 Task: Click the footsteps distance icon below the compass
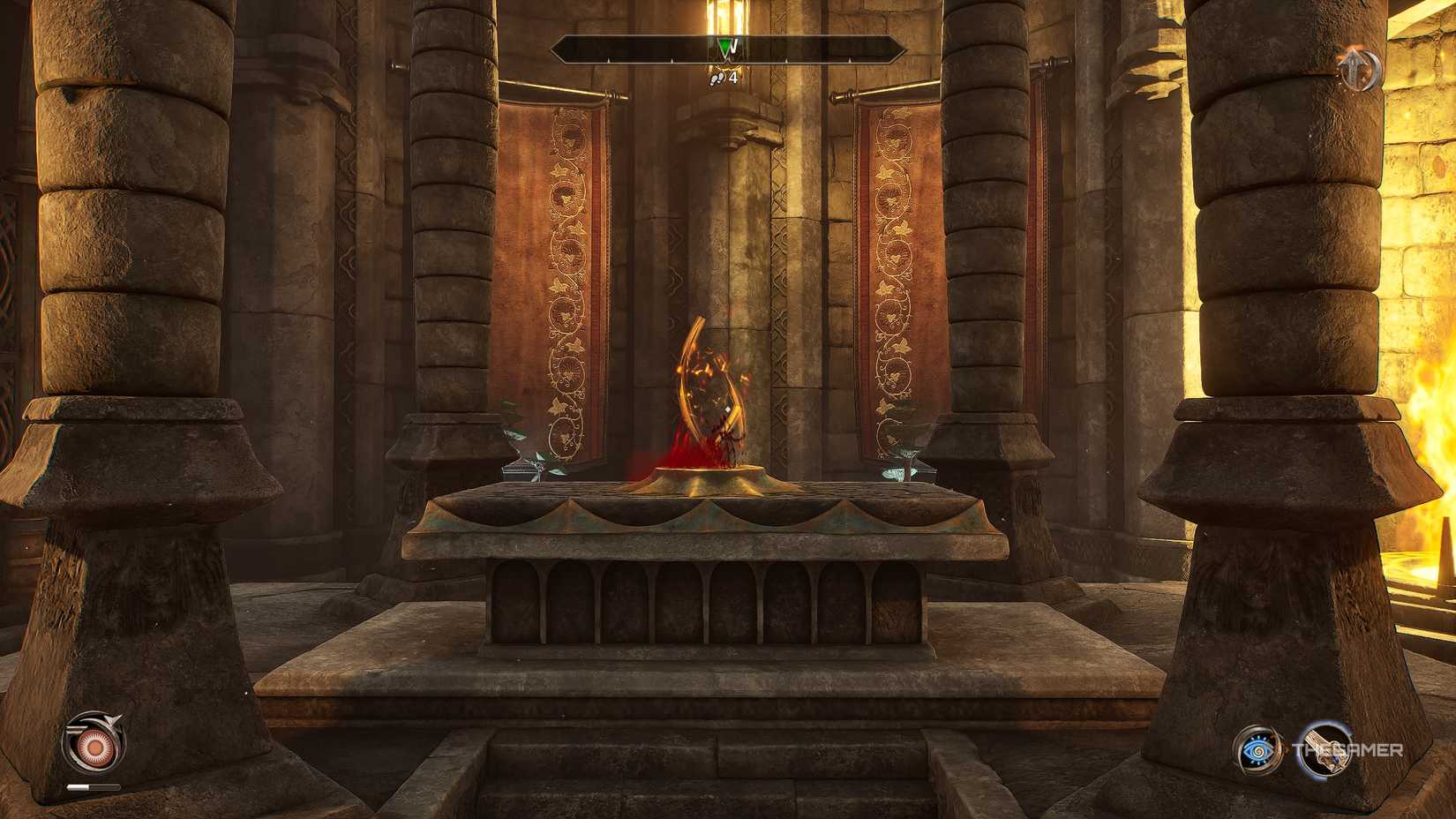715,79
